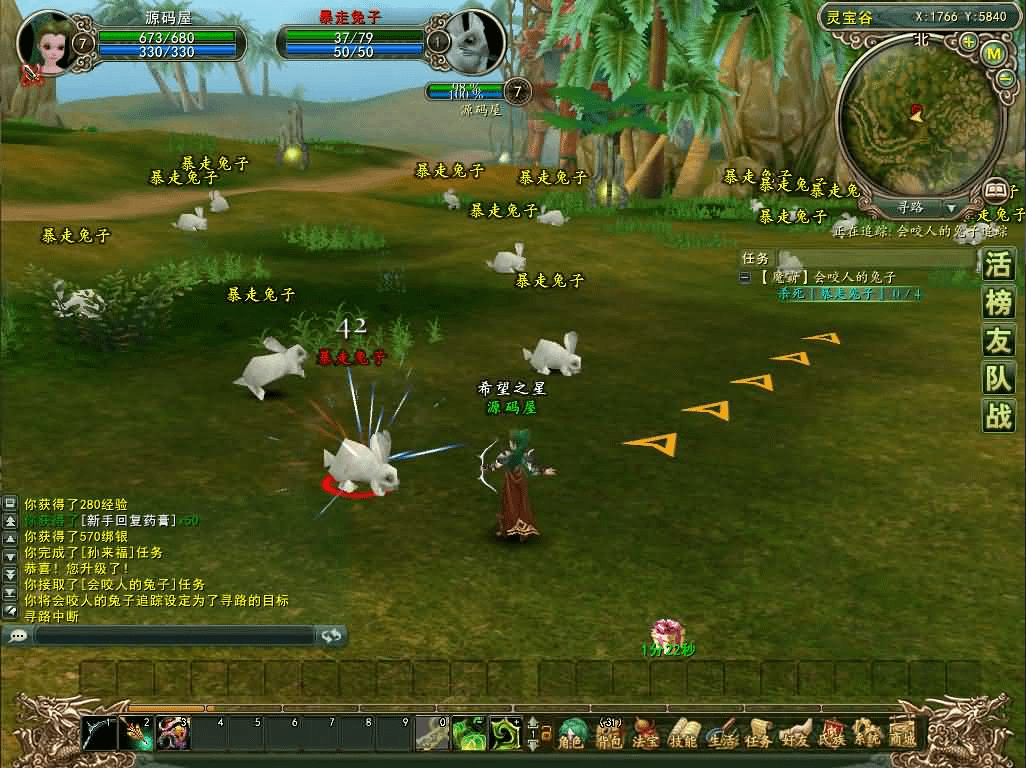Open the 寻路 pathfinding dropdown
The image size is (1026, 768).
click(x=950, y=208)
